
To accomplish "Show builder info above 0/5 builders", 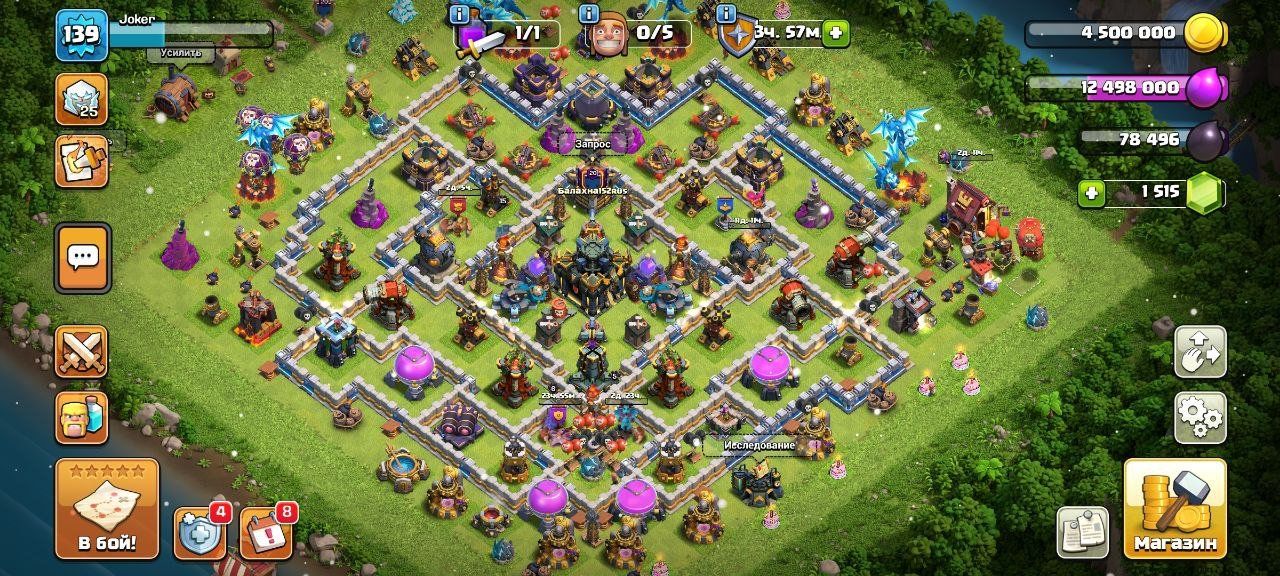I will coord(590,13).
